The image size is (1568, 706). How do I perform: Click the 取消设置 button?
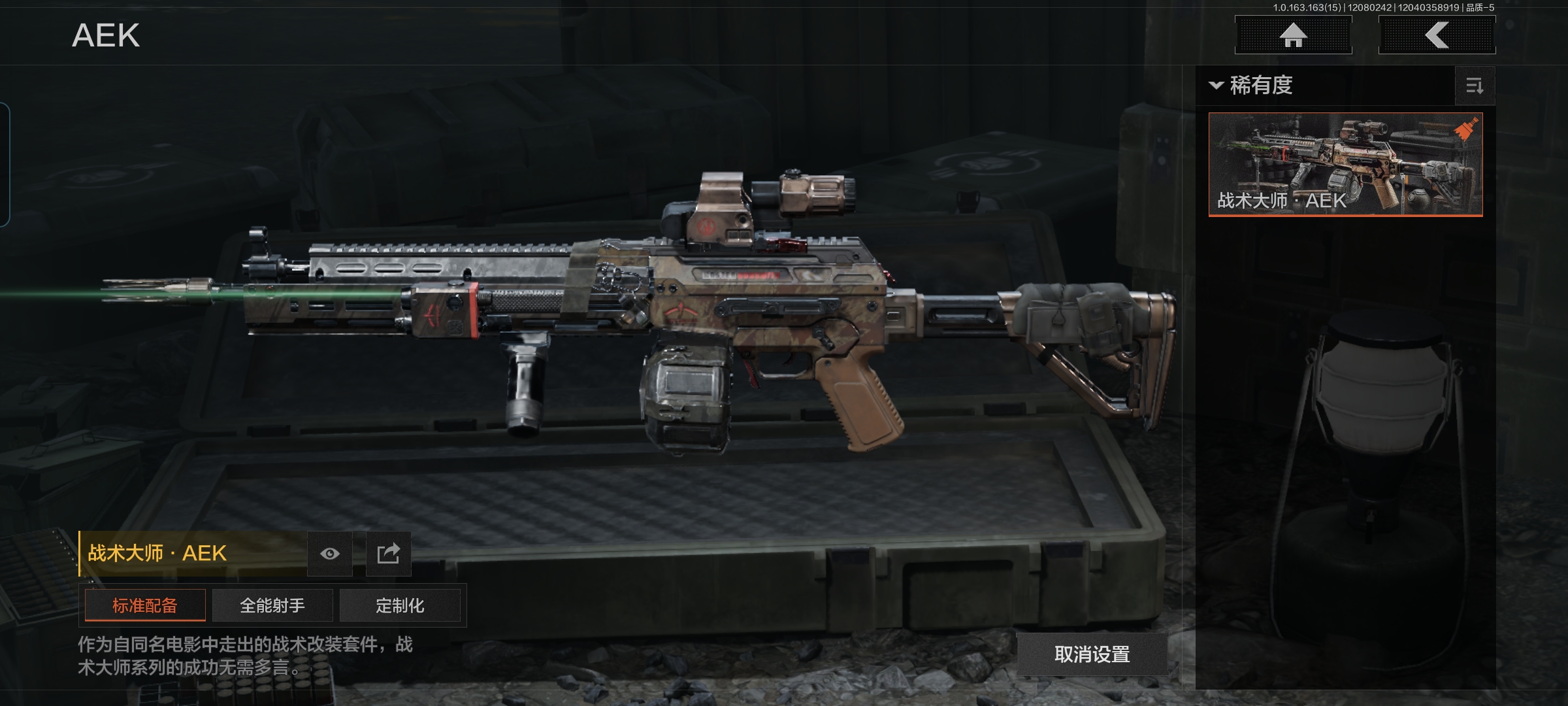[1092, 654]
